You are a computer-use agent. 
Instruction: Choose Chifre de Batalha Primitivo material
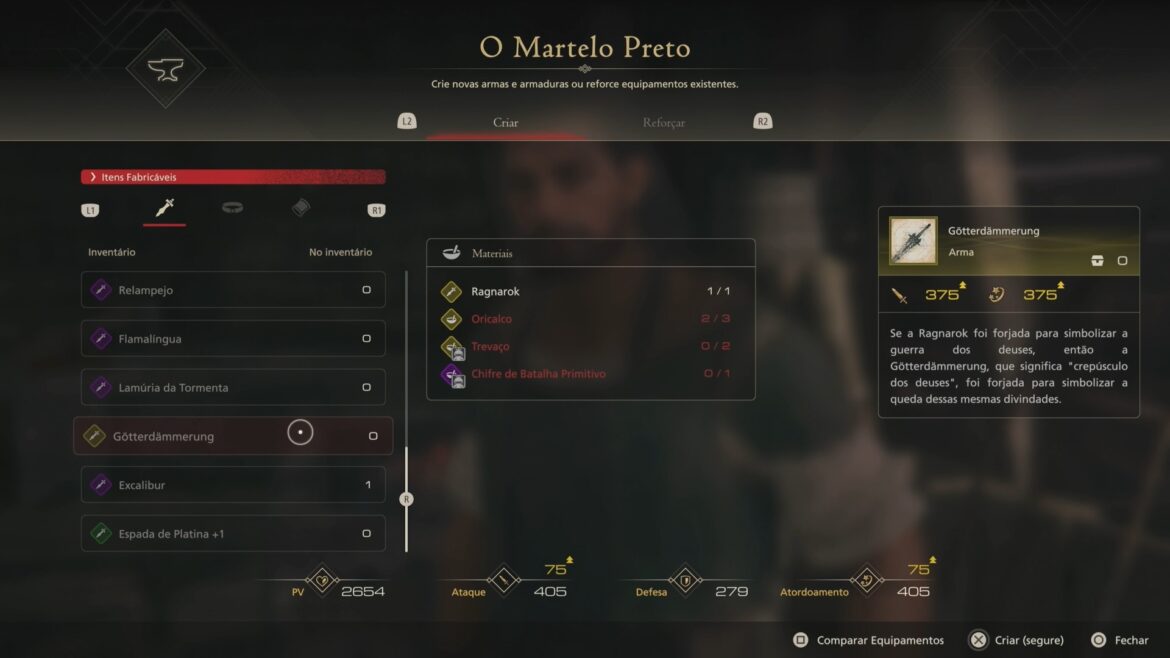pos(590,374)
